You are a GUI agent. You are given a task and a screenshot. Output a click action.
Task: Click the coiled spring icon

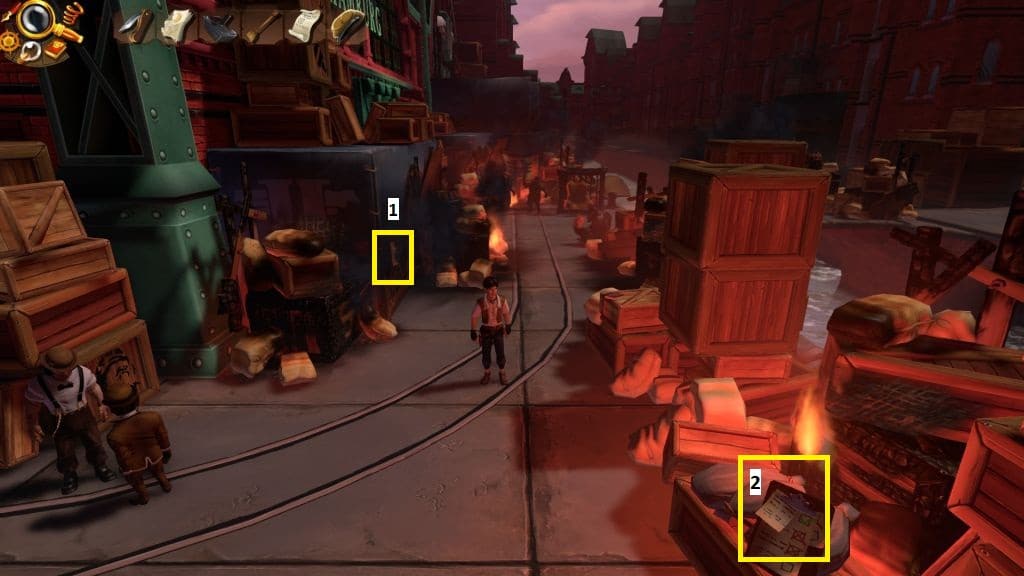[x=72, y=13]
